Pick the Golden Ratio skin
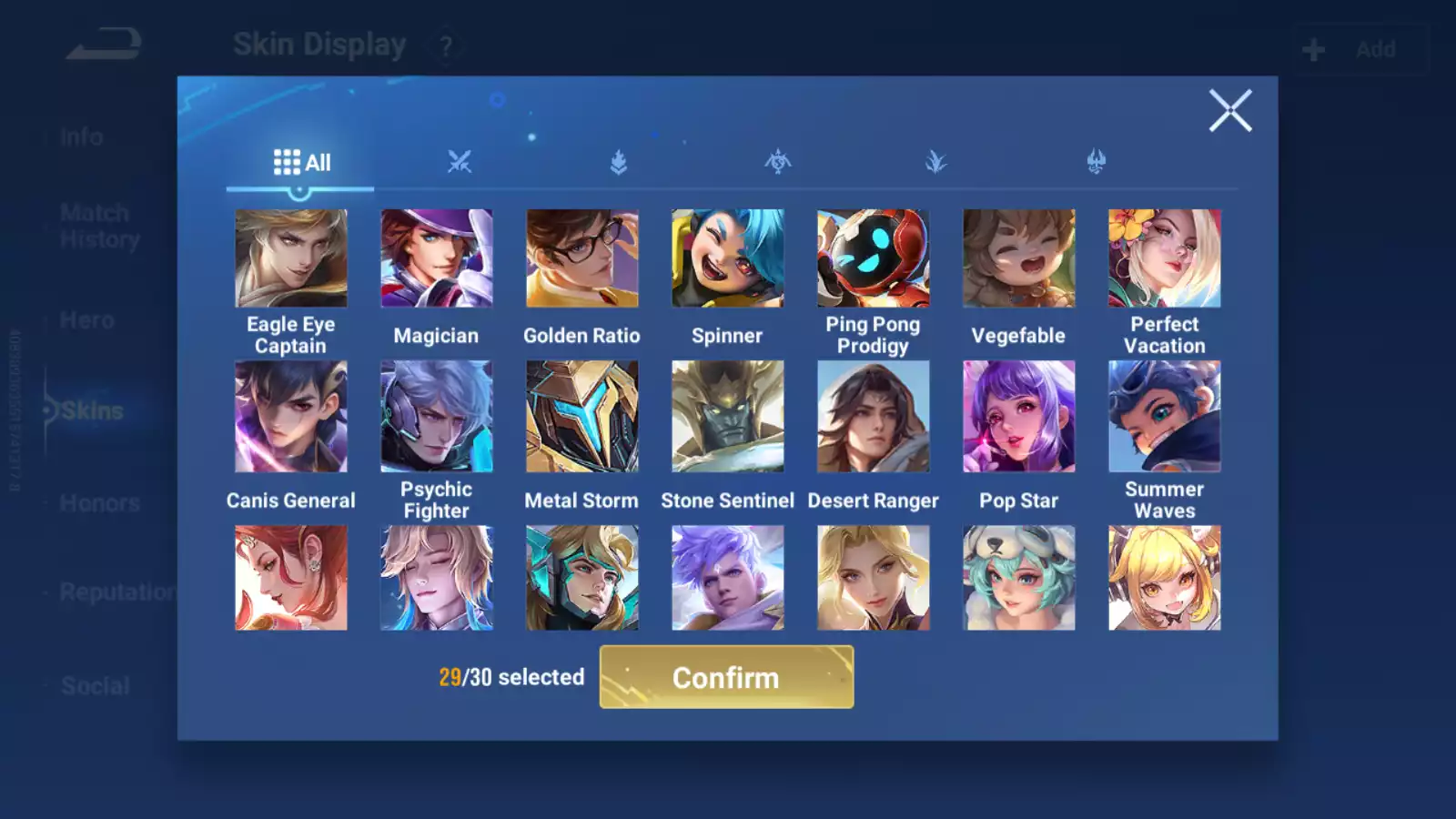This screenshot has height=819, width=1456. [582, 258]
